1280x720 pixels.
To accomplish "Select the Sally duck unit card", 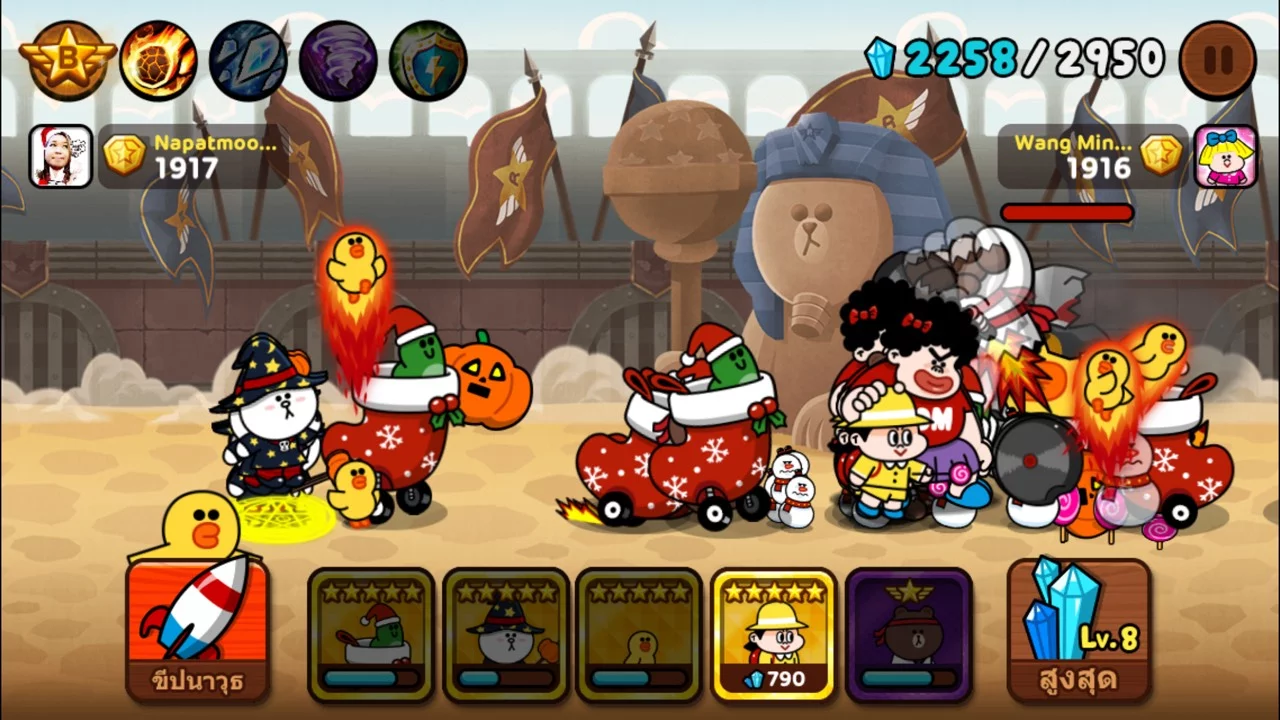I will click(x=639, y=633).
